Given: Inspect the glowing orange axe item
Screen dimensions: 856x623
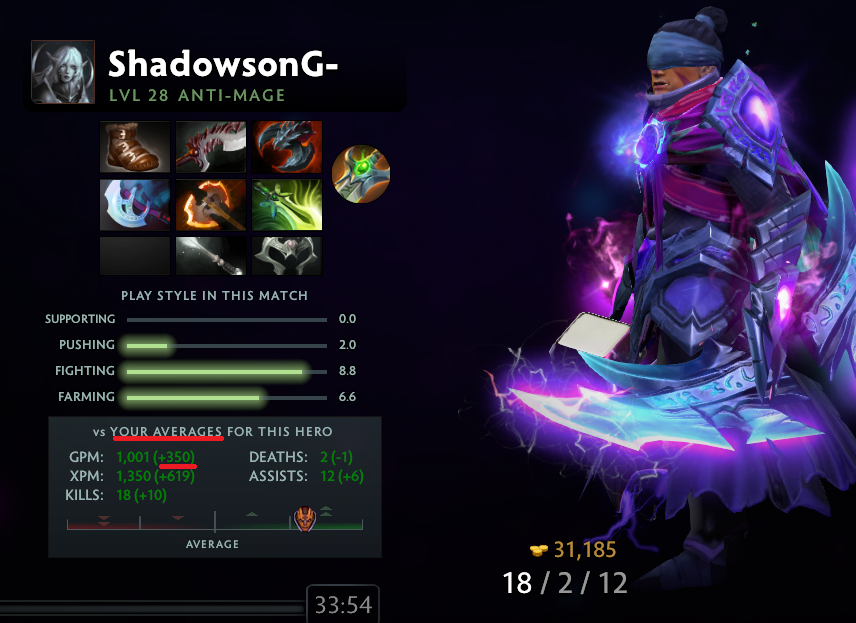Looking at the screenshot, I should 211,204.
